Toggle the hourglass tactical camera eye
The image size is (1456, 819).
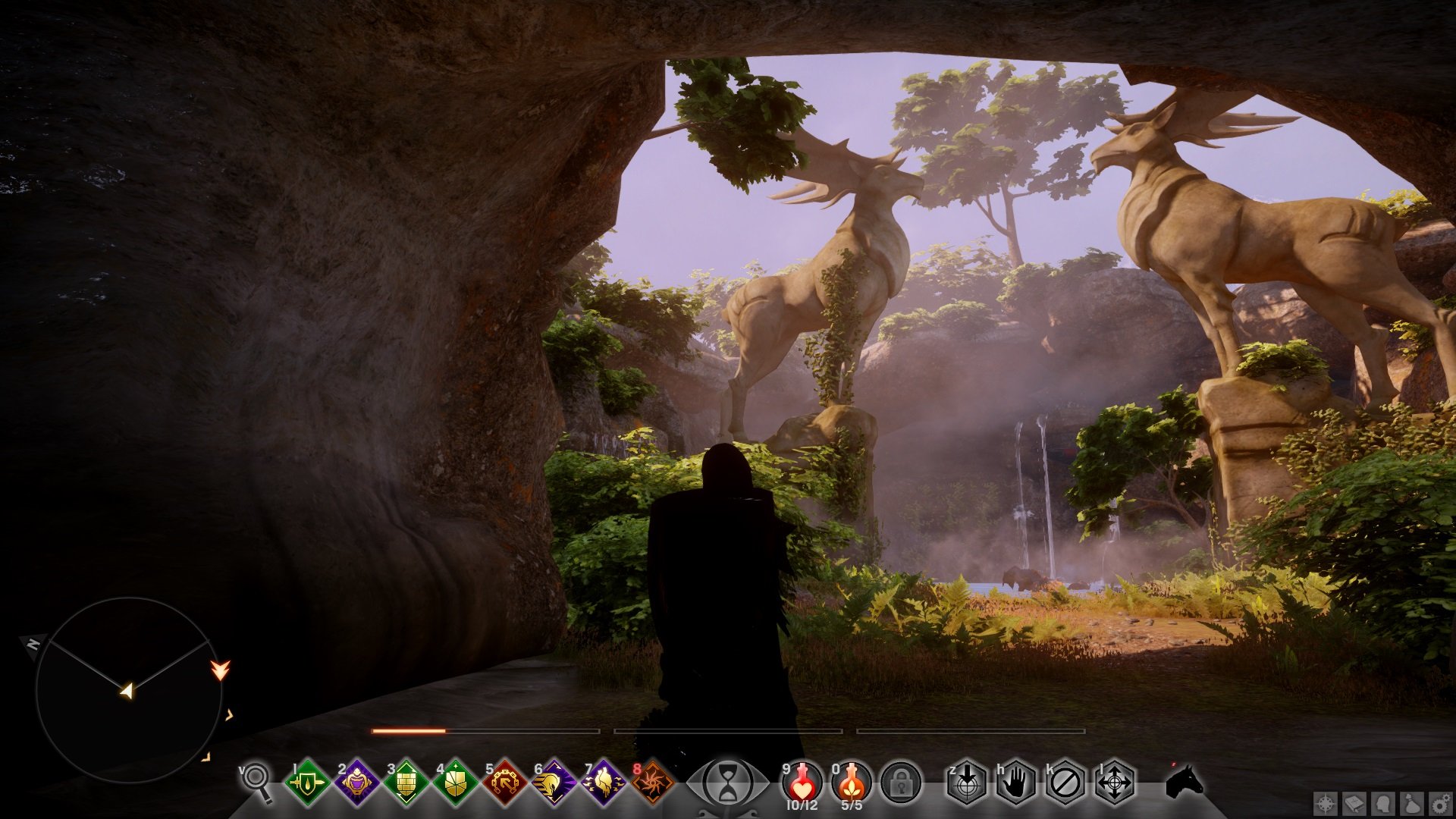pyautogui.click(x=727, y=783)
